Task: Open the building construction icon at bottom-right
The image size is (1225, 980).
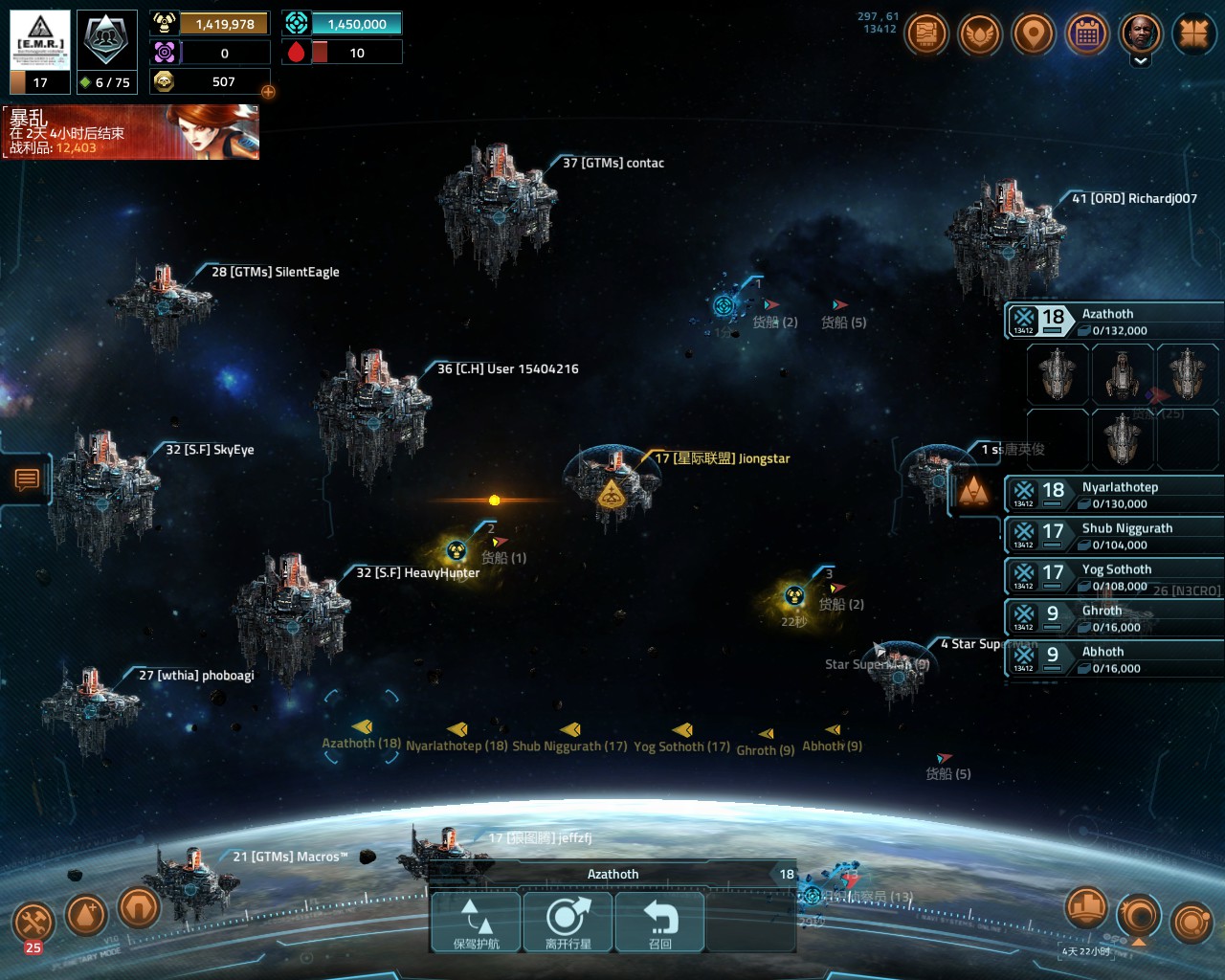Action: click(1086, 907)
